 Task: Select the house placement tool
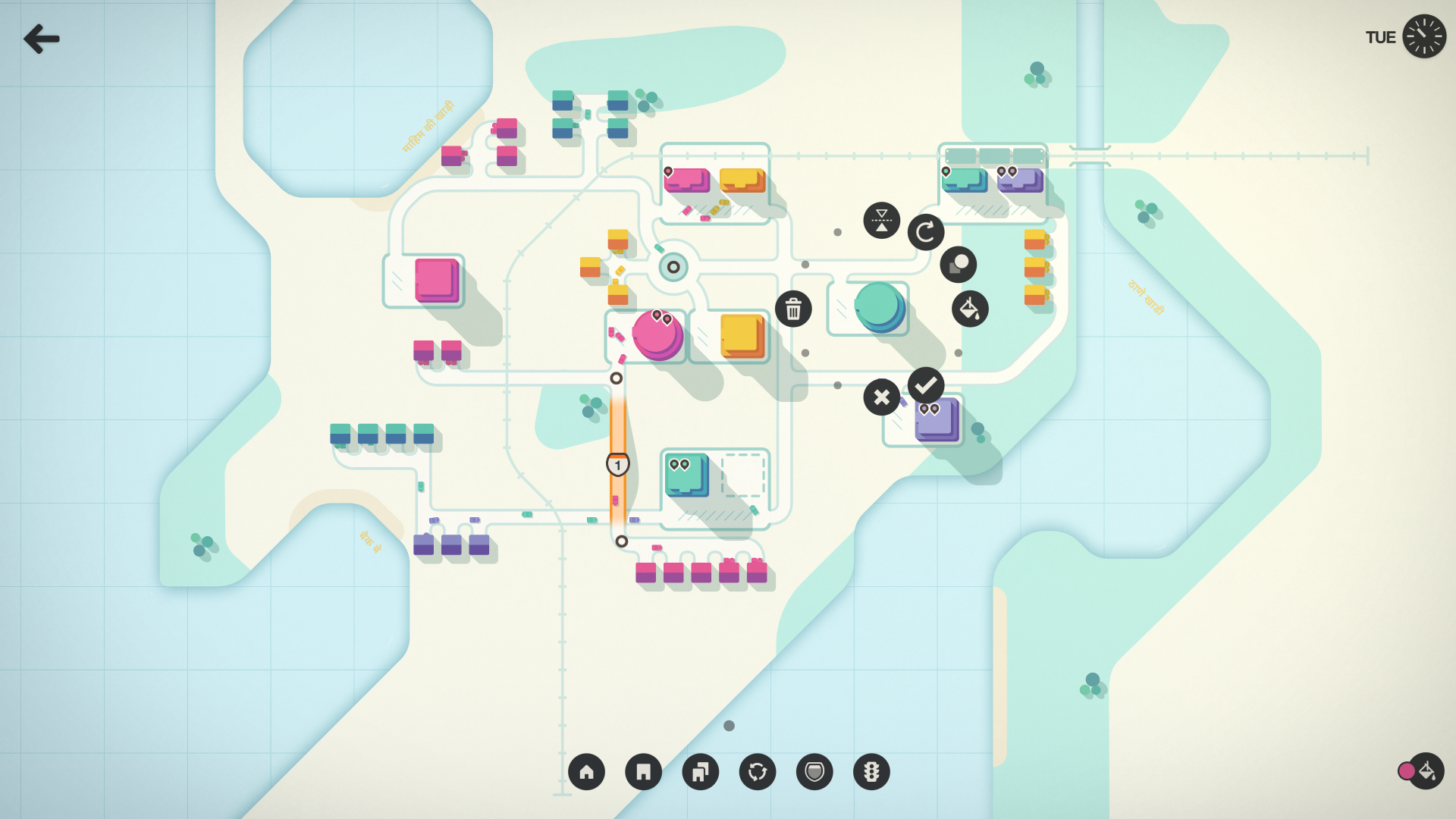(x=586, y=772)
